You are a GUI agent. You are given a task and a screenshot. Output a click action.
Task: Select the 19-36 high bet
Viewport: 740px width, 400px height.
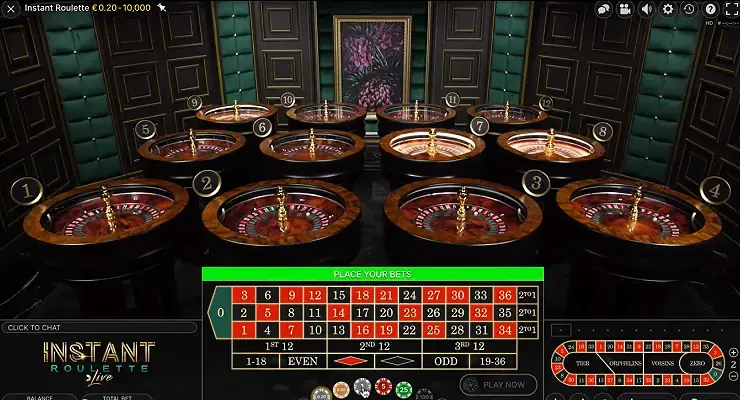tap(493, 360)
